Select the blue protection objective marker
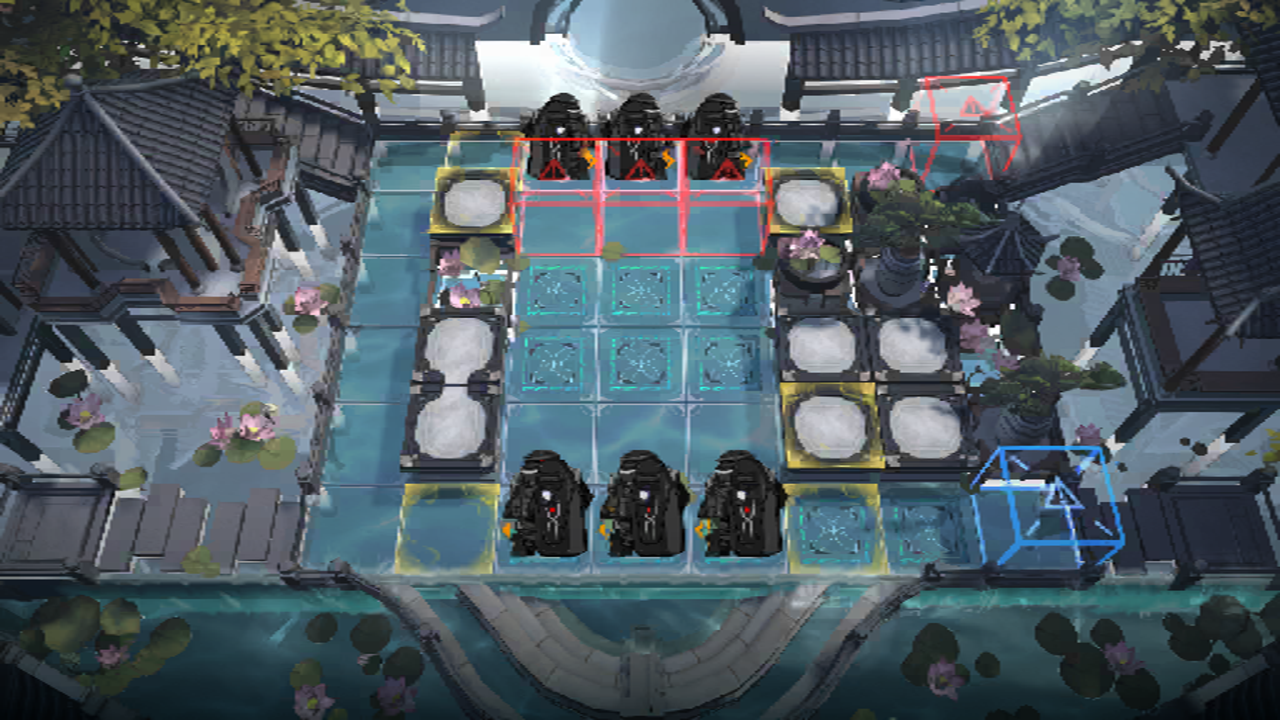The height and width of the screenshot is (720, 1280). tap(1050, 502)
